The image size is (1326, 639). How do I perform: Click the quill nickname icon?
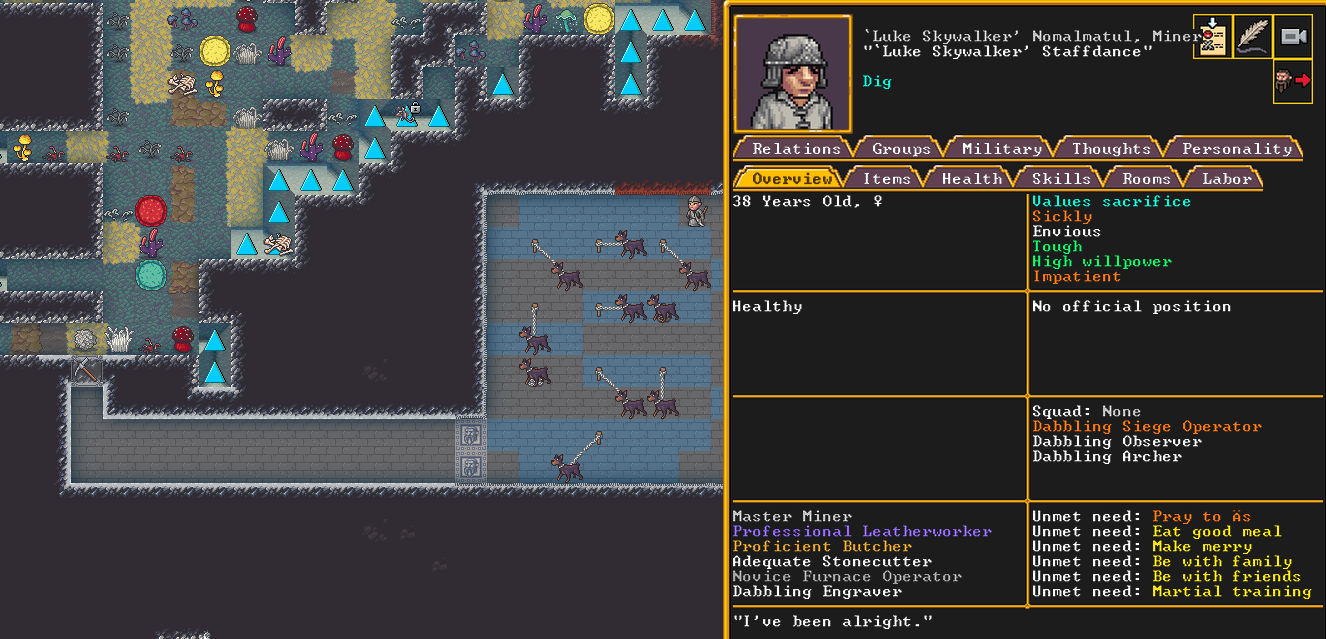click(1253, 38)
